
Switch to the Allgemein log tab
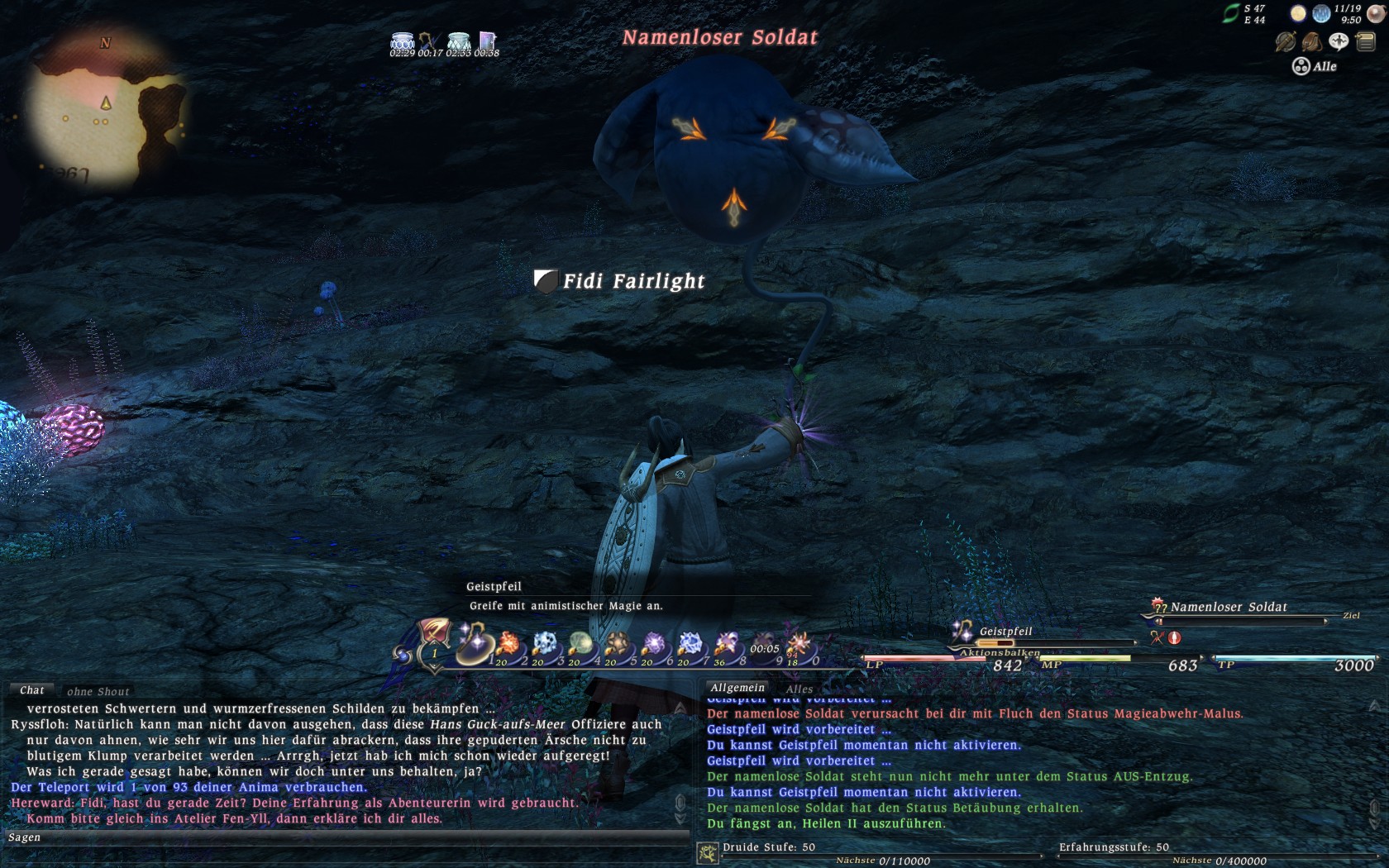(737, 688)
